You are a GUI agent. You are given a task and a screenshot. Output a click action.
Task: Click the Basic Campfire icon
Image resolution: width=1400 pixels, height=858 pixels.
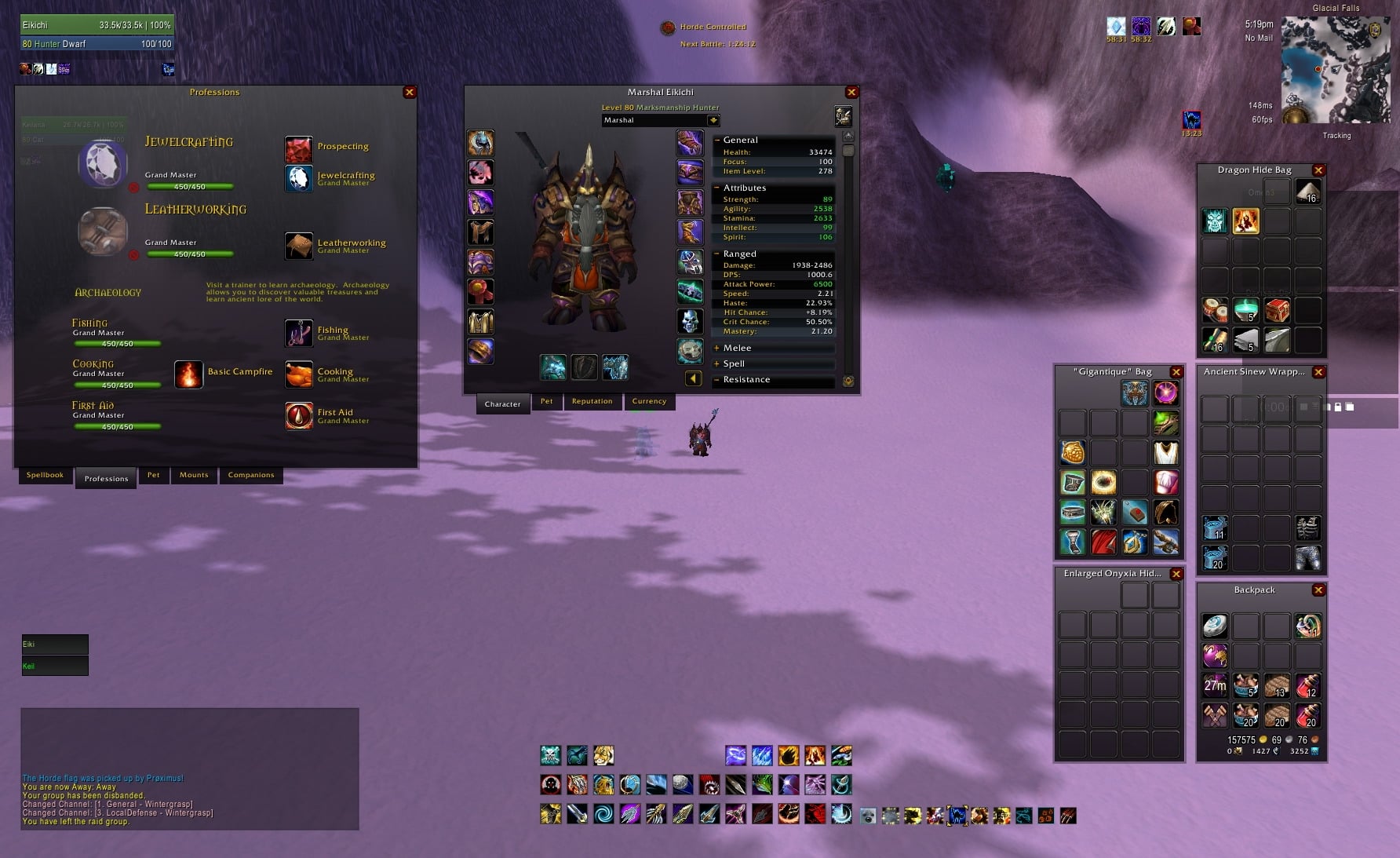tap(188, 374)
